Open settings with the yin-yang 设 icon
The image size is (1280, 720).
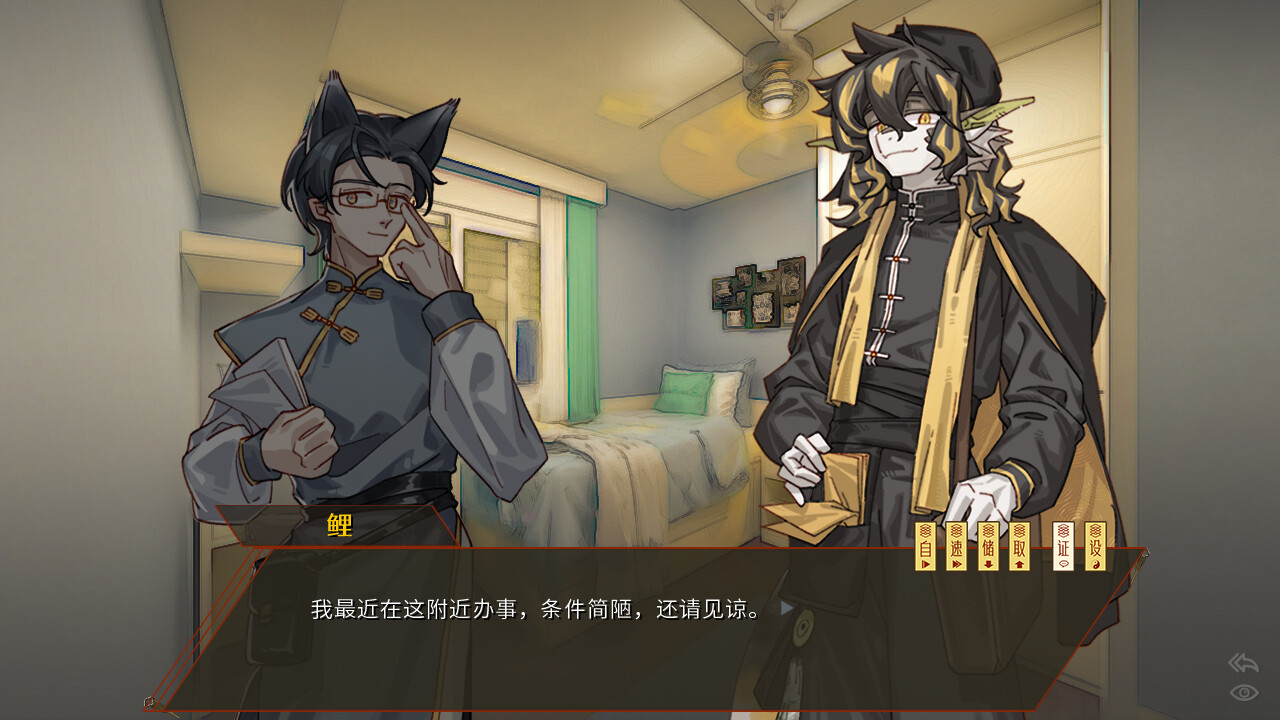pyautogui.click(x=1094, y=545)
